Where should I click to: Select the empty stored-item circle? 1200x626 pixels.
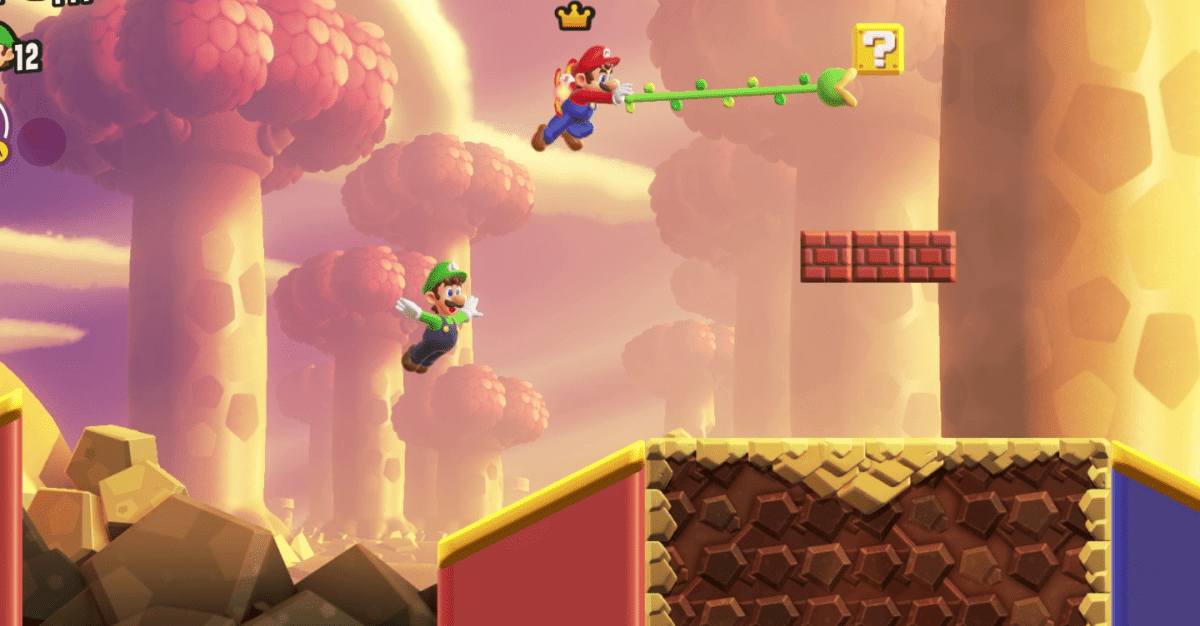(42, 142)
